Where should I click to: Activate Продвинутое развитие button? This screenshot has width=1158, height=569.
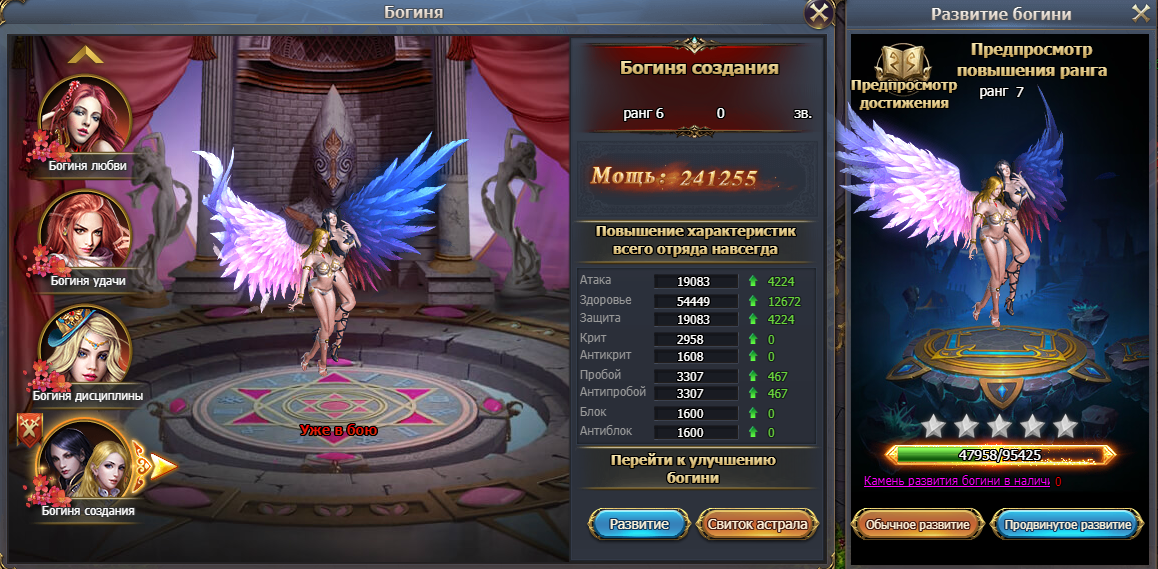(x=1066, y=524)
